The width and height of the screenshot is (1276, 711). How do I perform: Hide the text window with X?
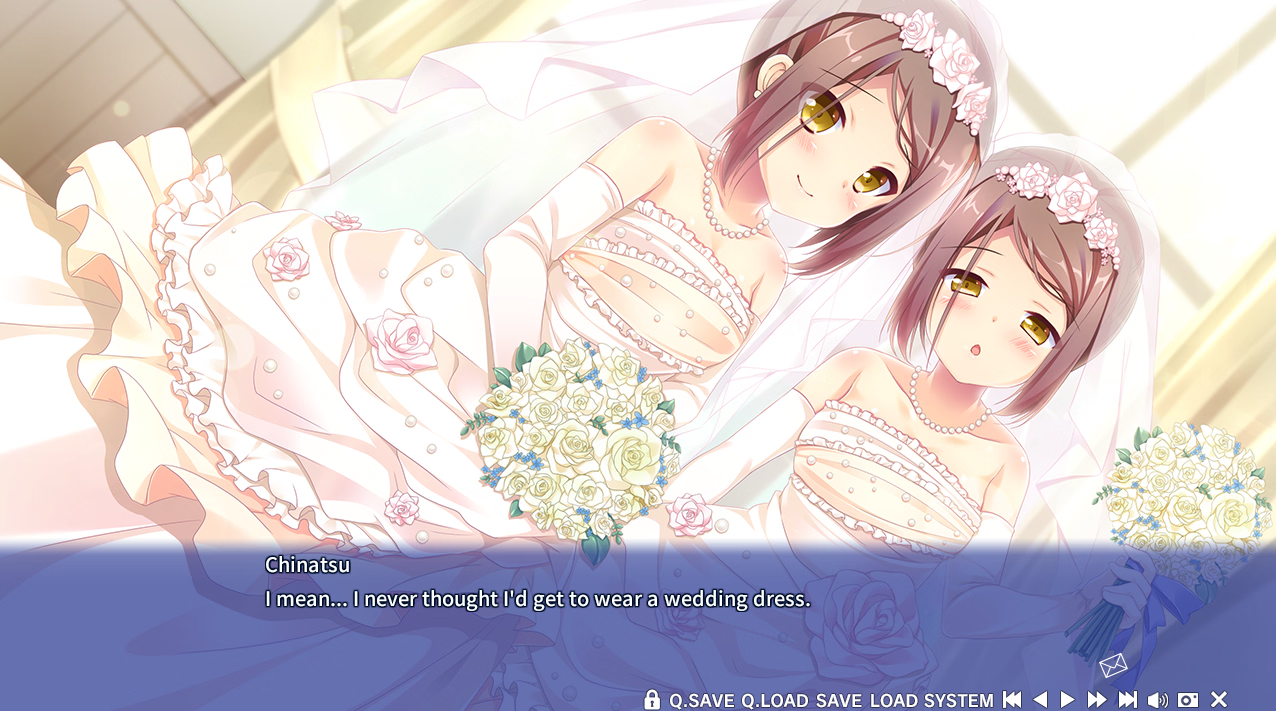pyautogui.click(x=1219, y=700)
